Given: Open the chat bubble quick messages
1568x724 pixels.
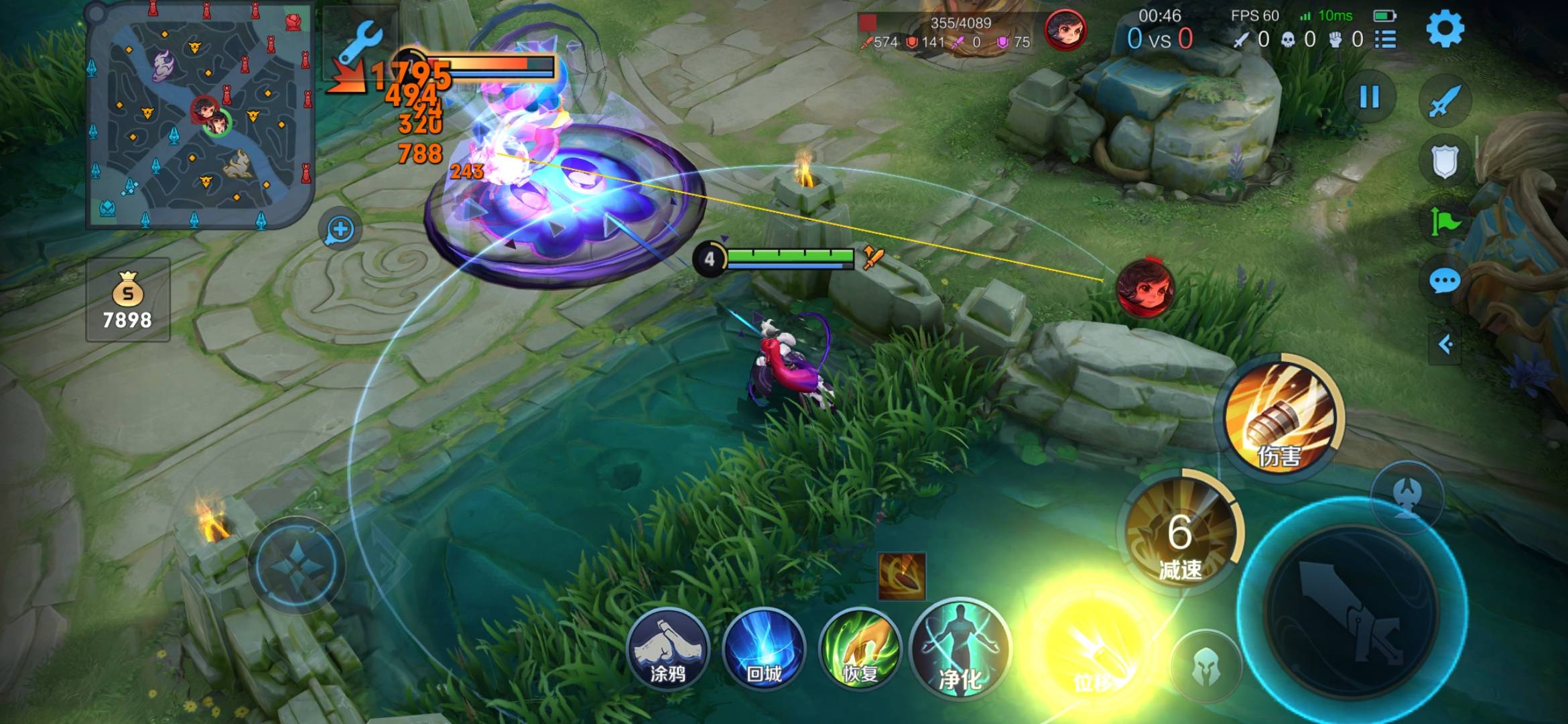Looking at the screenshot, I should pos(1444,281).
